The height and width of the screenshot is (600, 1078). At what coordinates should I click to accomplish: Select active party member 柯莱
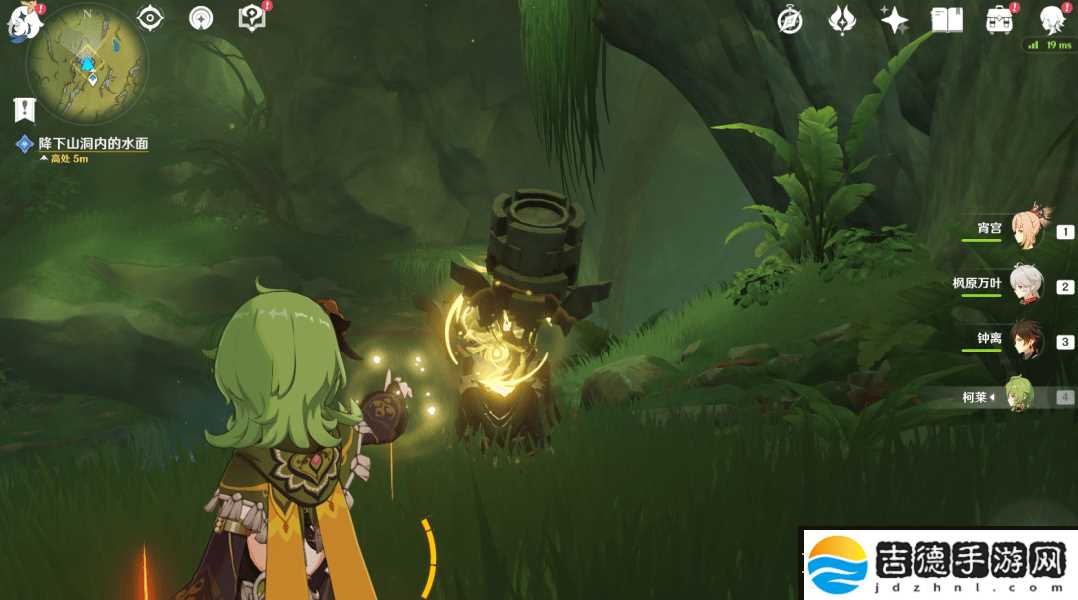(x=1020, y=396)
